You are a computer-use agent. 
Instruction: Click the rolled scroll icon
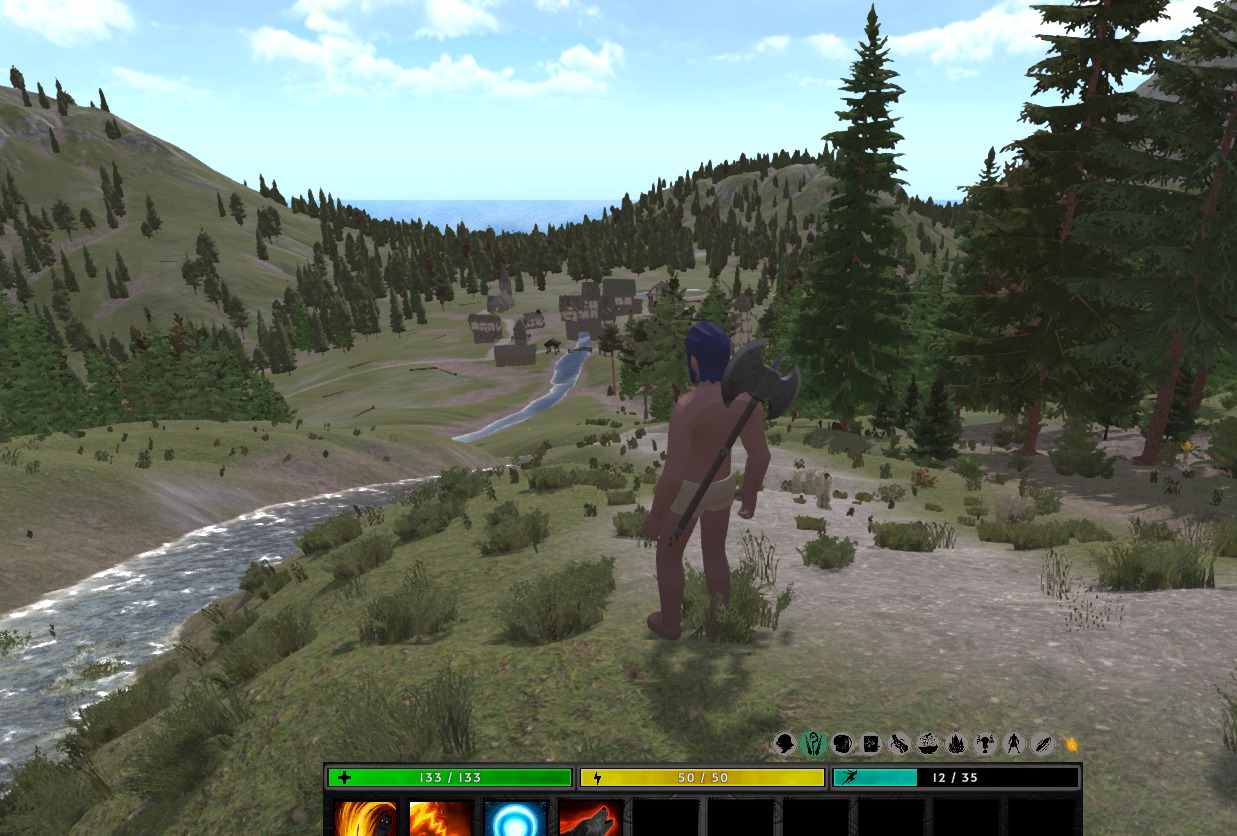(x=899, y=744)
